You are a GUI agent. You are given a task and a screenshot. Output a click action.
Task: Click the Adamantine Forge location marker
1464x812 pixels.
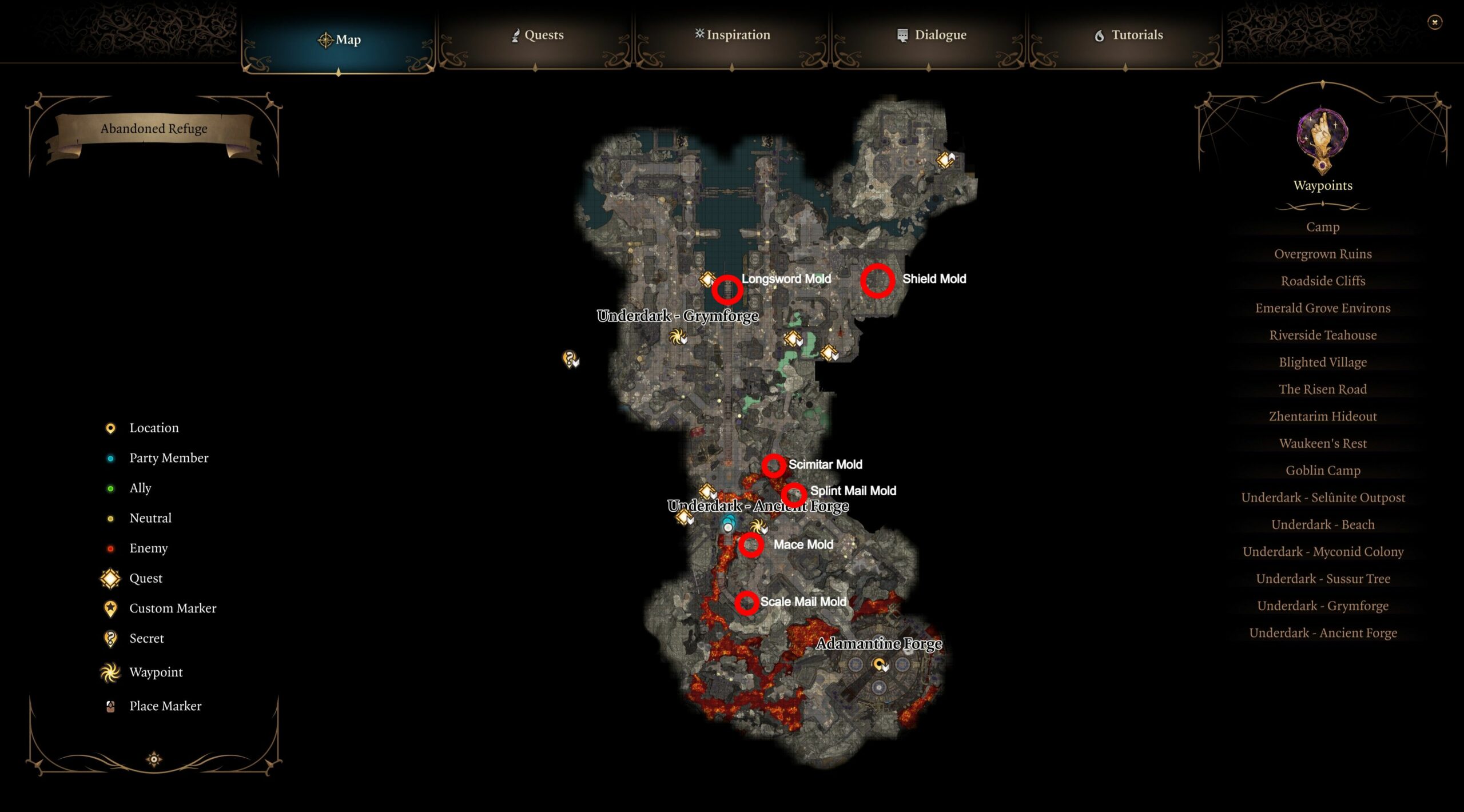pos(878,664)
